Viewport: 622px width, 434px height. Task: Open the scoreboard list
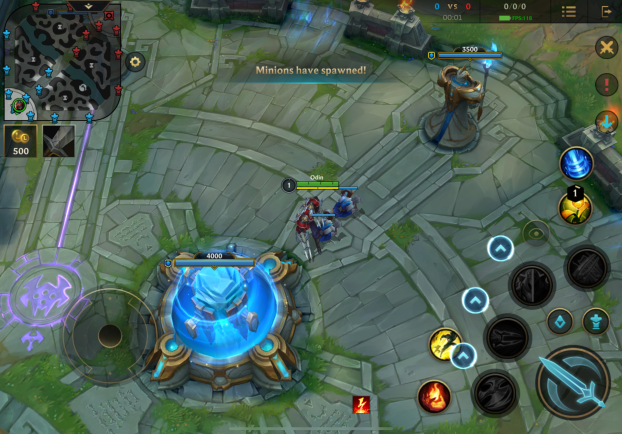(569, 11)
